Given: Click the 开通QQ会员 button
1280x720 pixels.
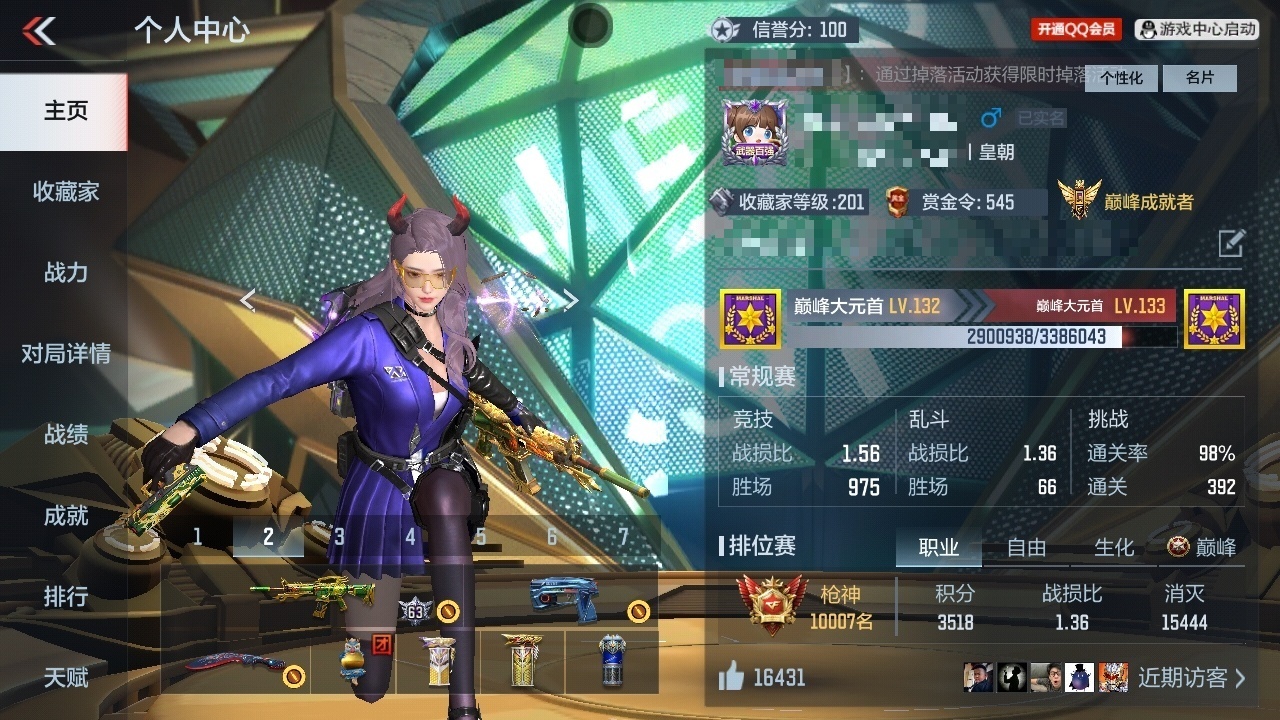Looking at the screenshot, I should click(1076, 30).
